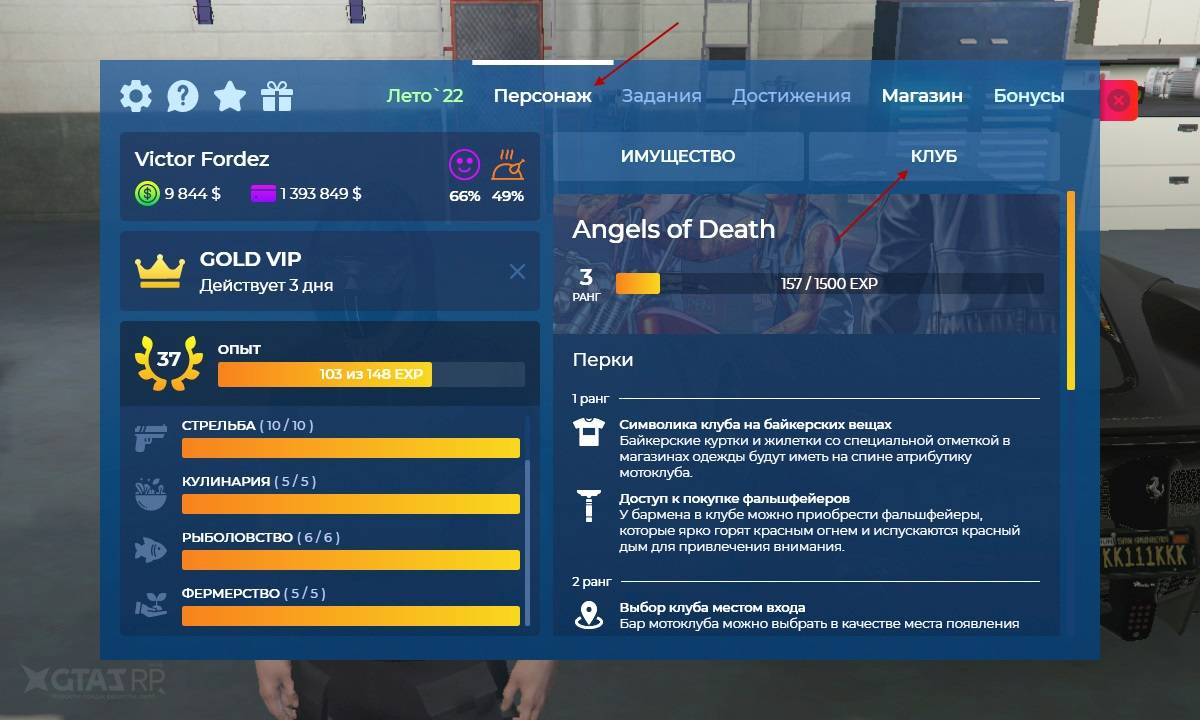Dismiss the GOLD VIP banner
The width and height of the screenshot is (1200, 720).
pos(517,271)
